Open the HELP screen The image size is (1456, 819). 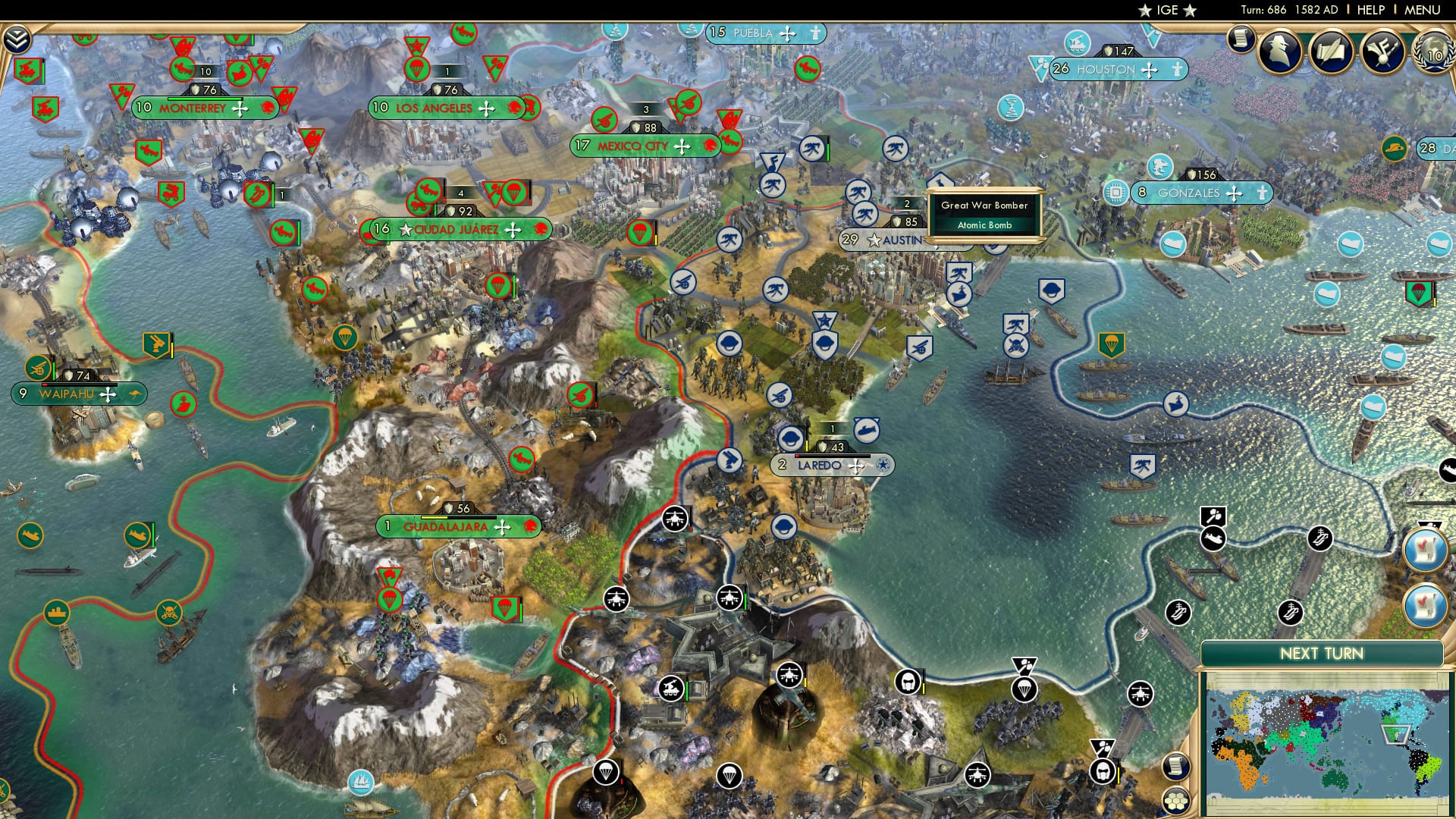[x=1372, y=11]
